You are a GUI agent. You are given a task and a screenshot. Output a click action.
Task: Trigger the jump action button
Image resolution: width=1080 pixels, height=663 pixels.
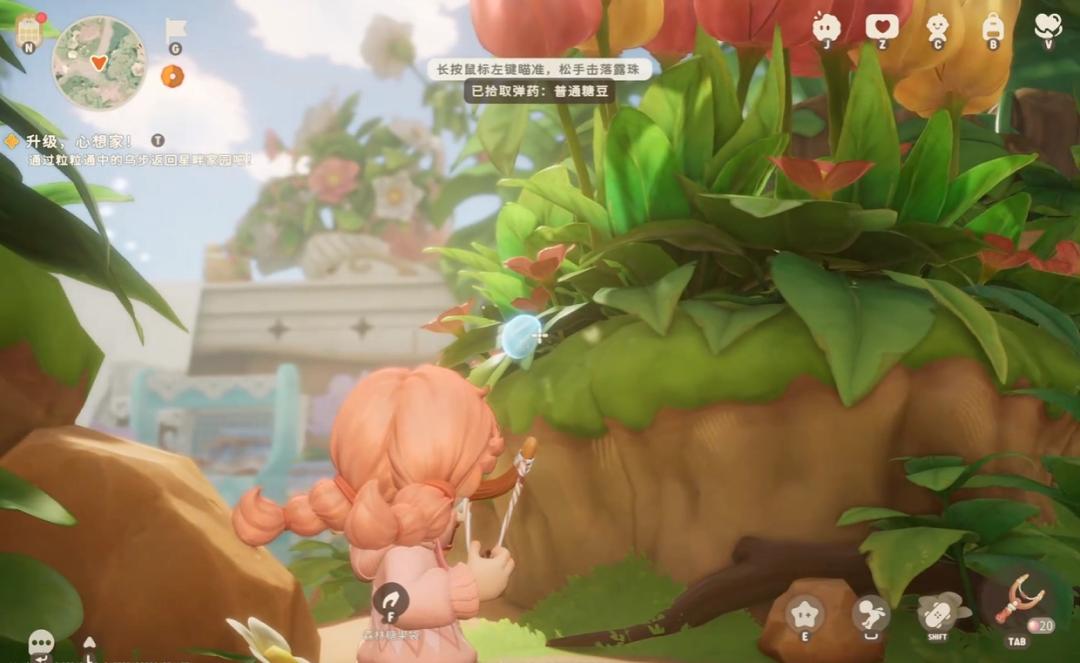click(x=871, y=613)
